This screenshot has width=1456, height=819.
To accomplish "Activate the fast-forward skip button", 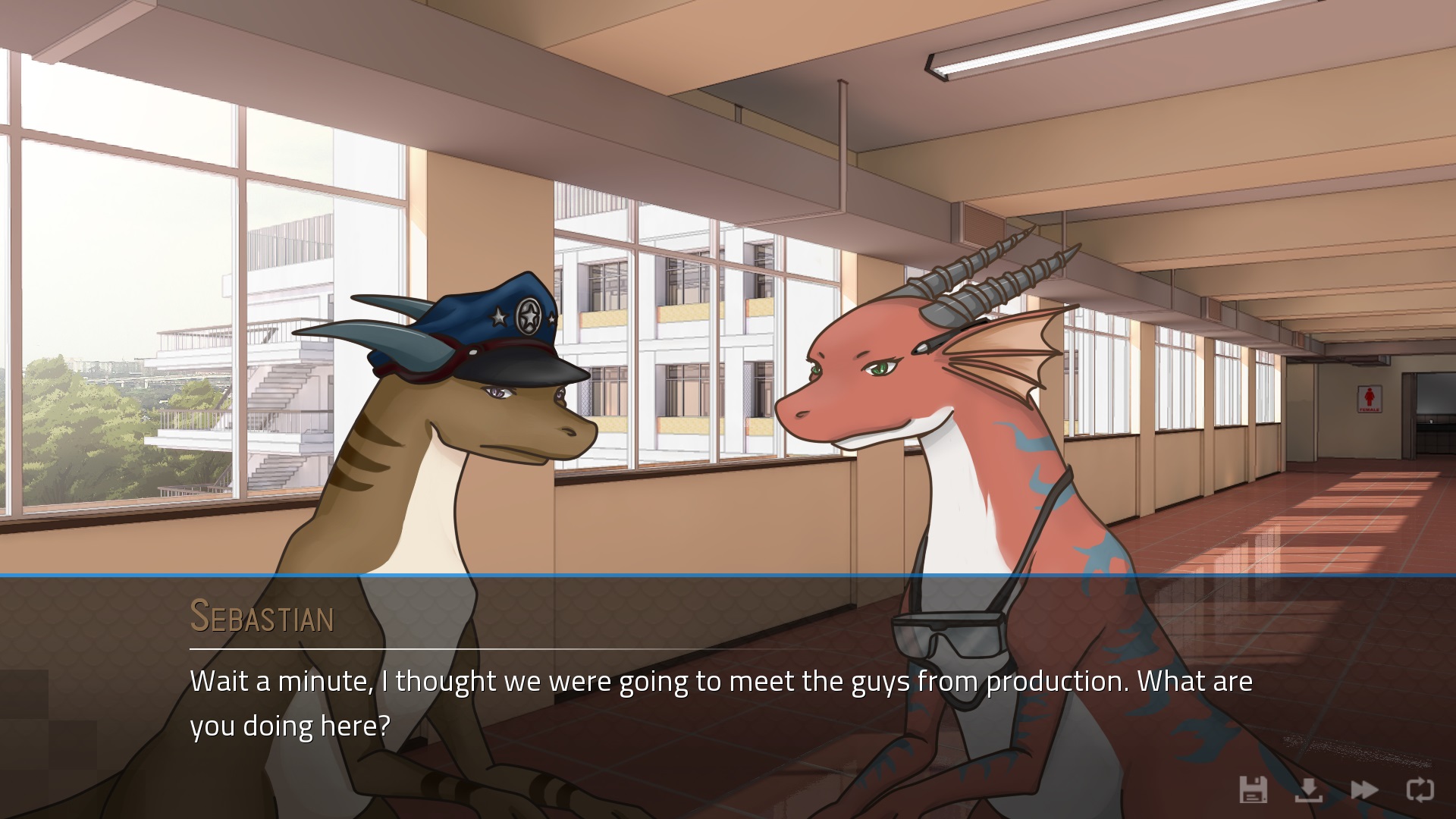I will pyautogui.click(x=1364, y=789).
